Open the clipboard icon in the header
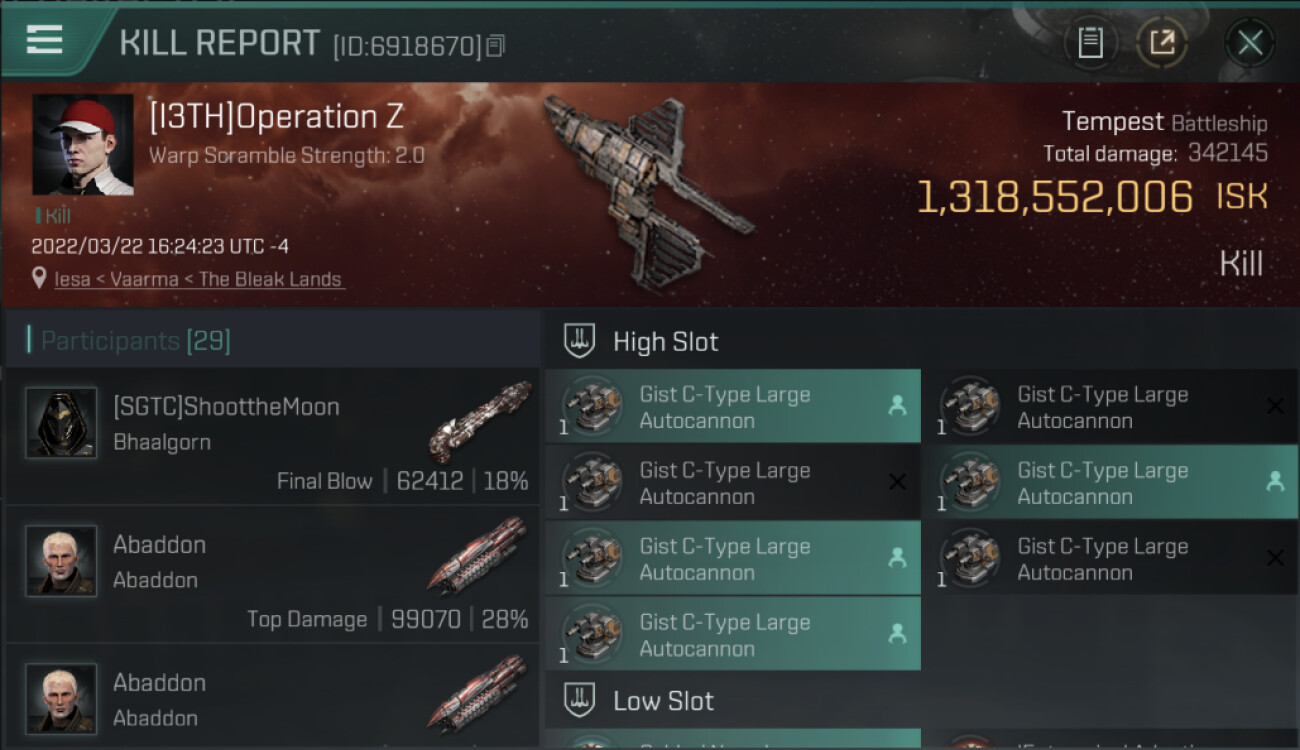Screen dimensions: 1300x750 click(x=1090, y=42)
